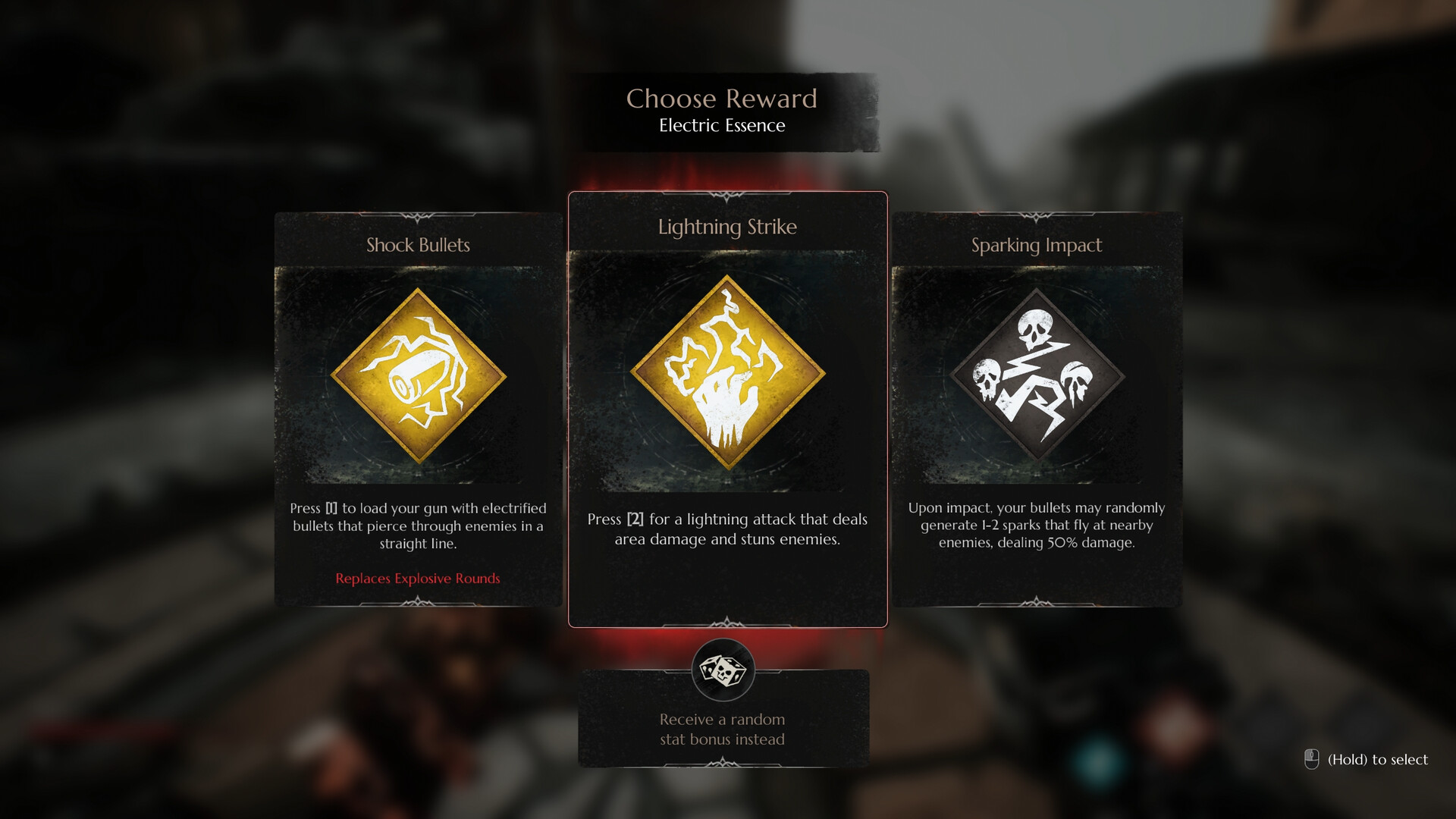Click the Choose Reward header
The width and height of the screenshot is (1456, 819).
coord(722,99)
